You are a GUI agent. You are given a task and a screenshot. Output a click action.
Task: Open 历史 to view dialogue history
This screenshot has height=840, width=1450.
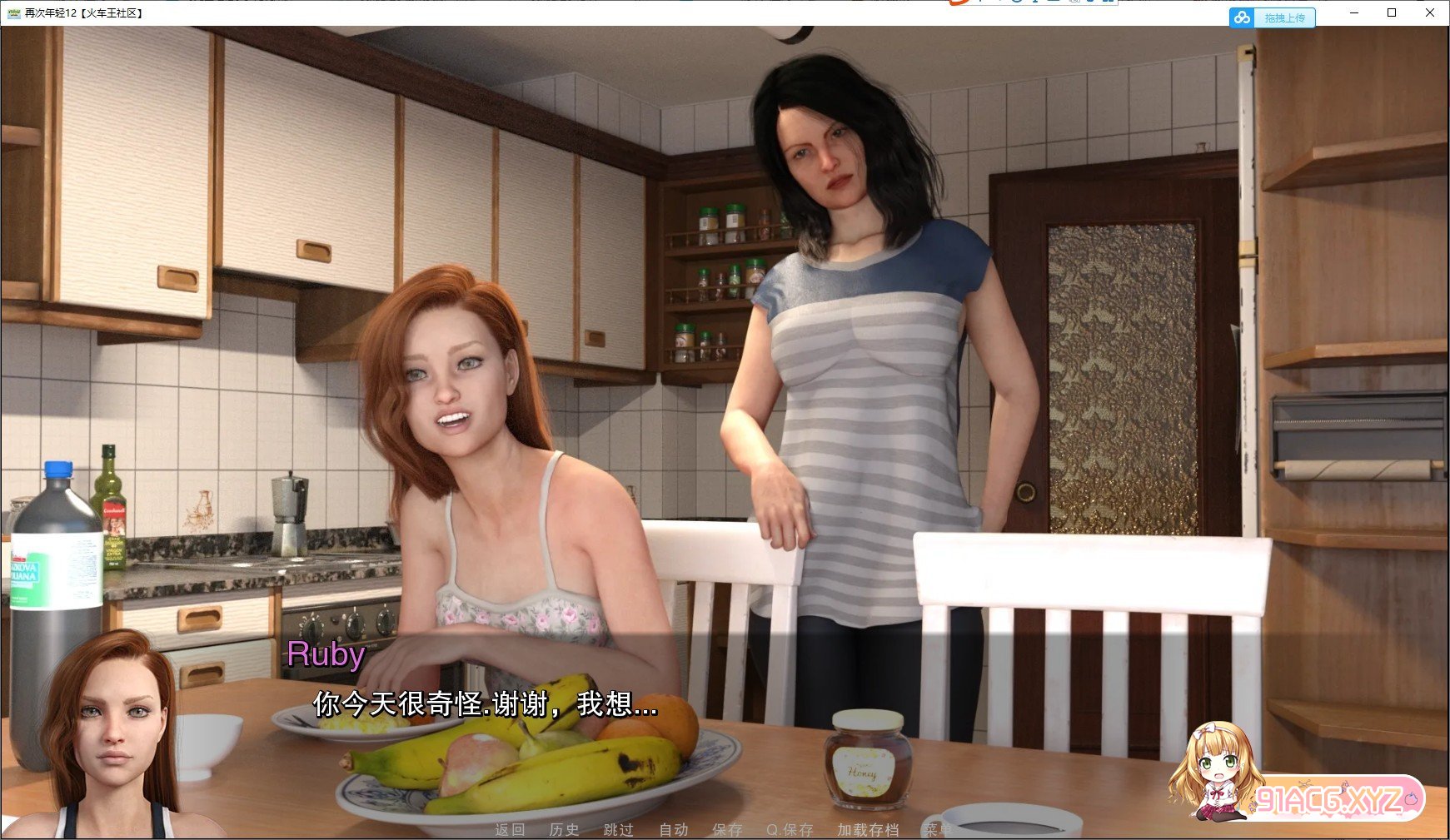[x=562, y=829]
